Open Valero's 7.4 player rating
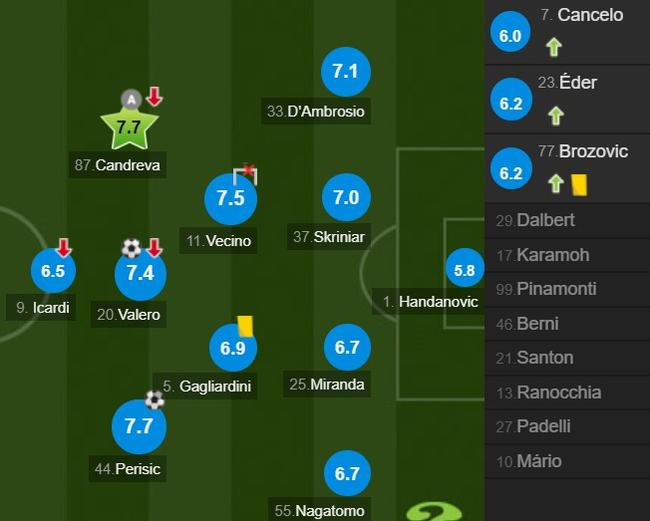 pyautogui.click(x=140, y=274)
